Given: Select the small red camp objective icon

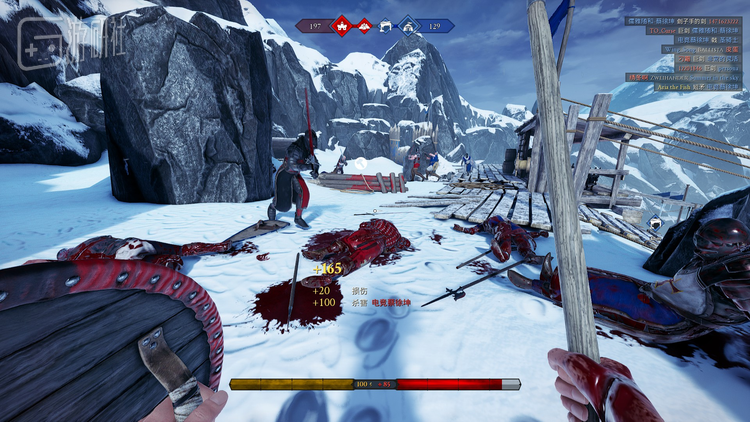Looking at the screenshot, I should tap(364, 24).
